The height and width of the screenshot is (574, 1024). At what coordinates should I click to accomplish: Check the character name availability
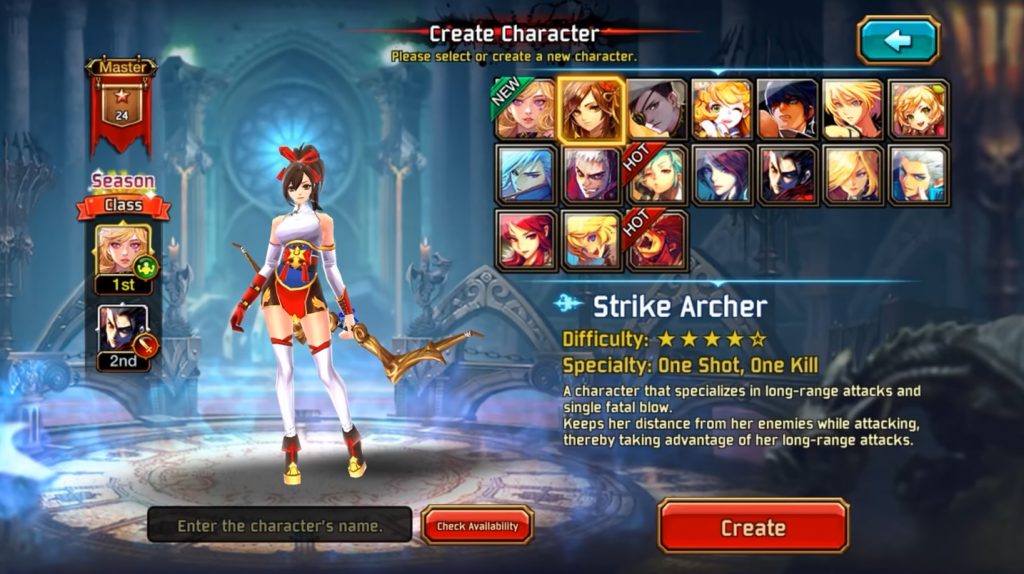tap(477, 526)
